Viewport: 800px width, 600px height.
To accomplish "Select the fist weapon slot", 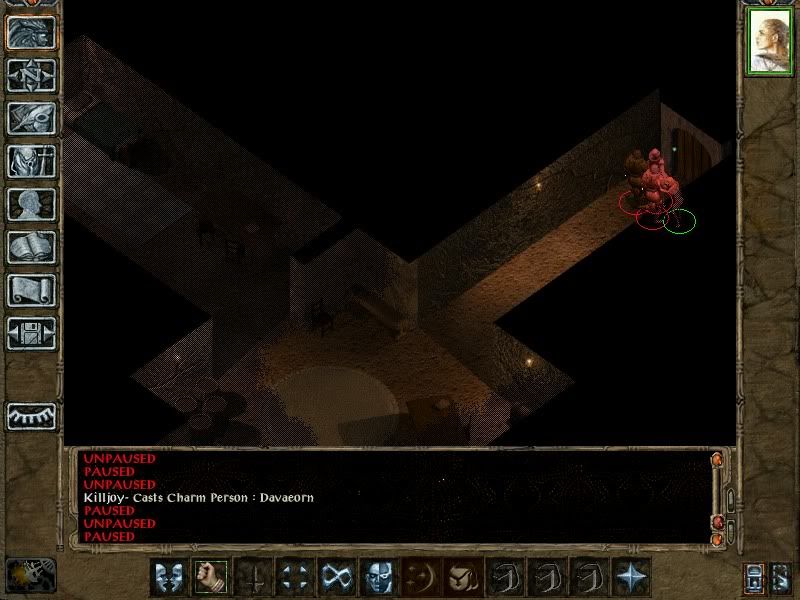I will coord(211,577).
